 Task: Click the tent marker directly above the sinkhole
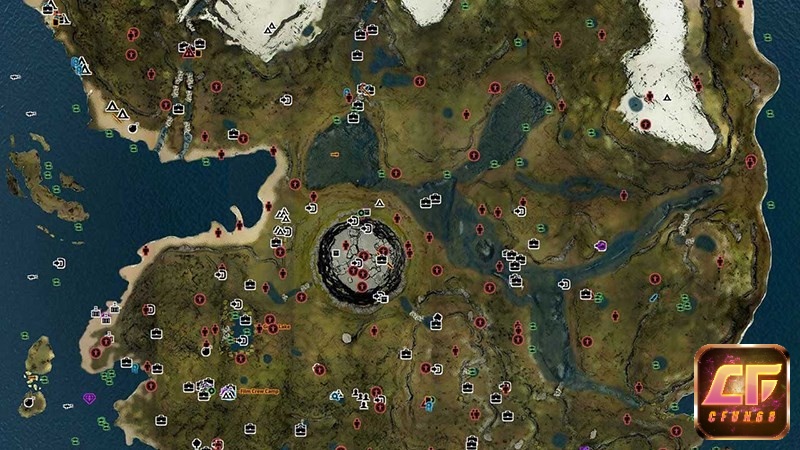379,203
